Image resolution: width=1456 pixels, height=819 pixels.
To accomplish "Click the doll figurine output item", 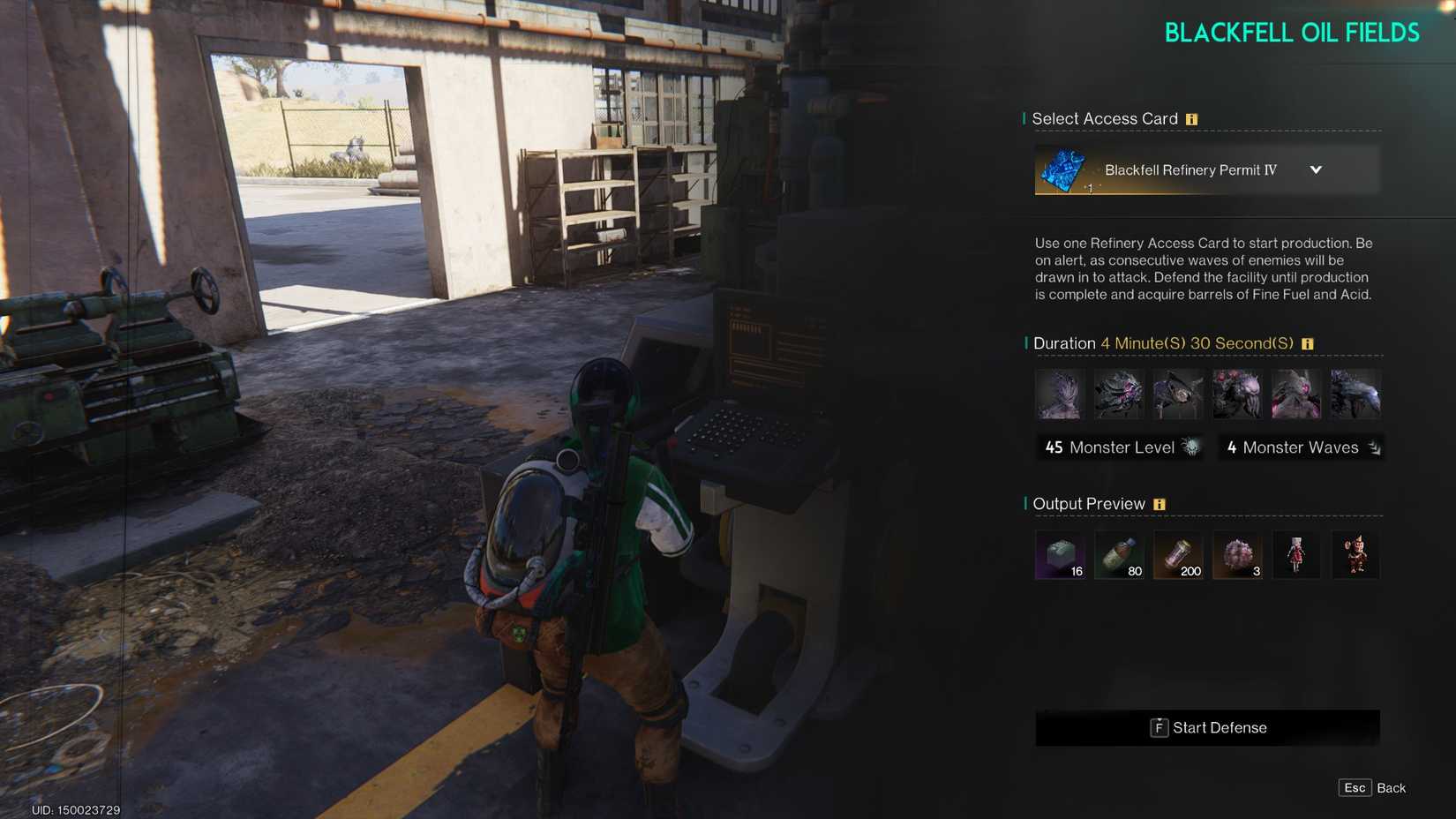I will 1296,555.
